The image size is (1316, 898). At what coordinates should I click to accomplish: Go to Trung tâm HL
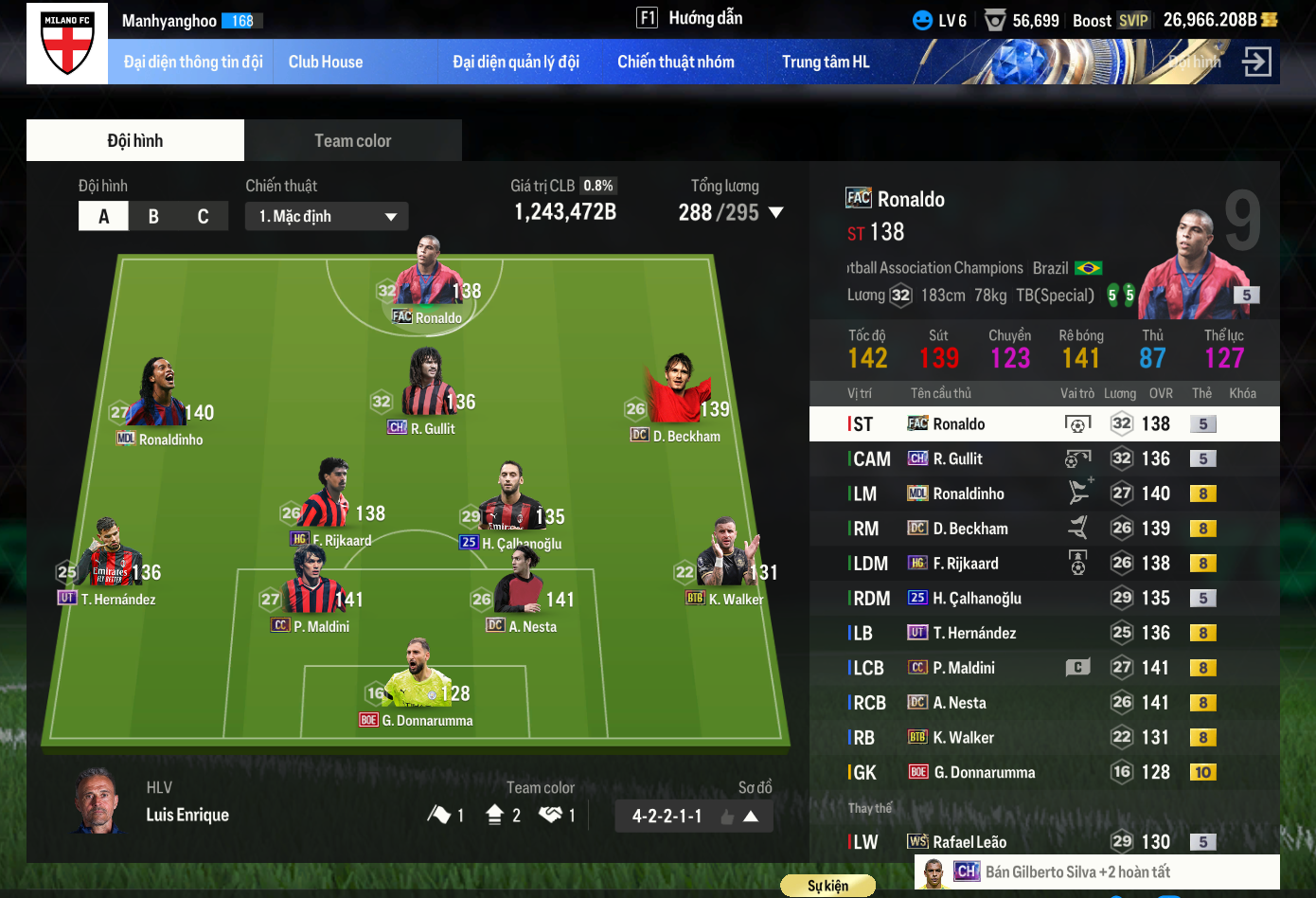tap(825, 62)
